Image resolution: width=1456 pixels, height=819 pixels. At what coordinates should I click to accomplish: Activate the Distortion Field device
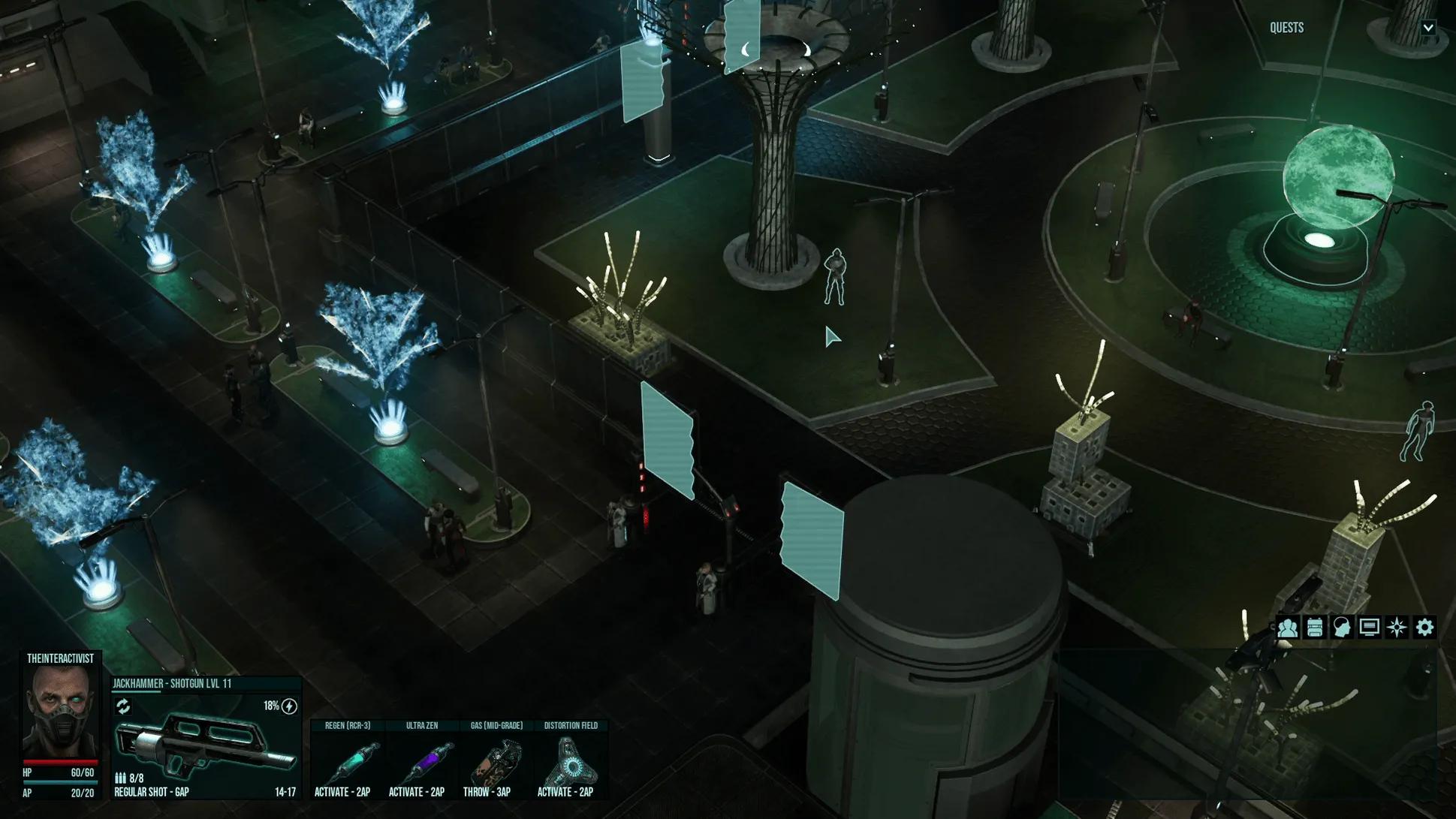pos(570,760)
